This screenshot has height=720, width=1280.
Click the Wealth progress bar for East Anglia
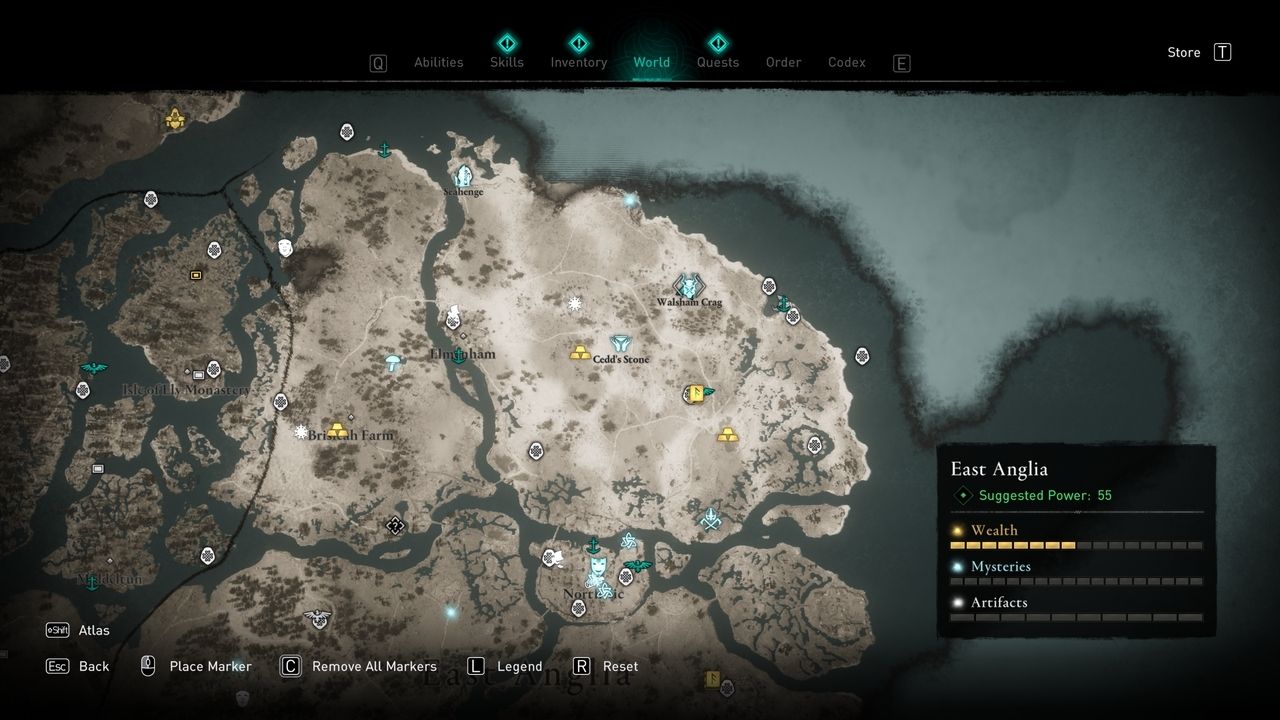coord(1077,545)
